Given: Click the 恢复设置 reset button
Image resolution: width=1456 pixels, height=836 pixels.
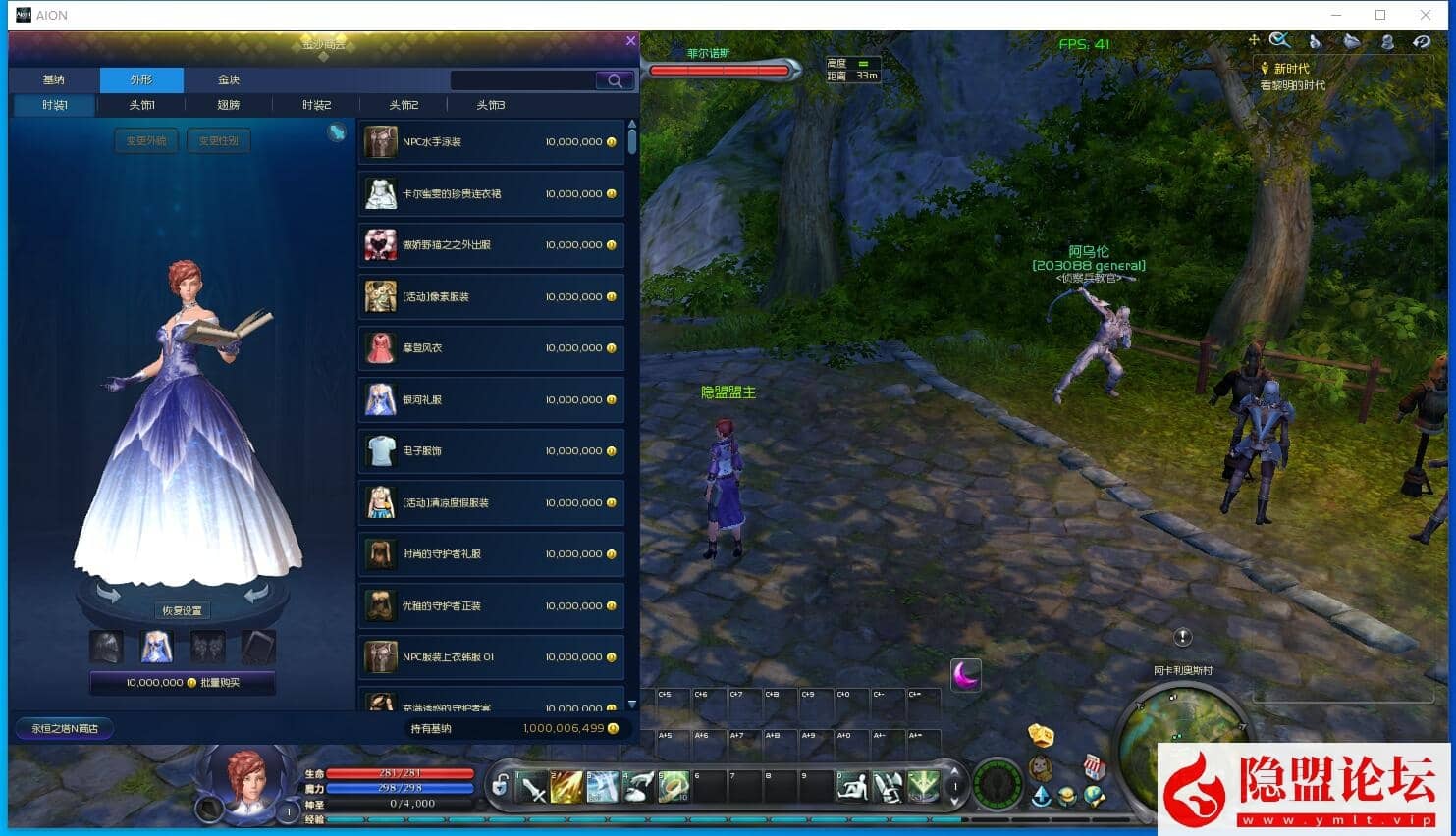Looking at the screenshot, I should [183, 610].
